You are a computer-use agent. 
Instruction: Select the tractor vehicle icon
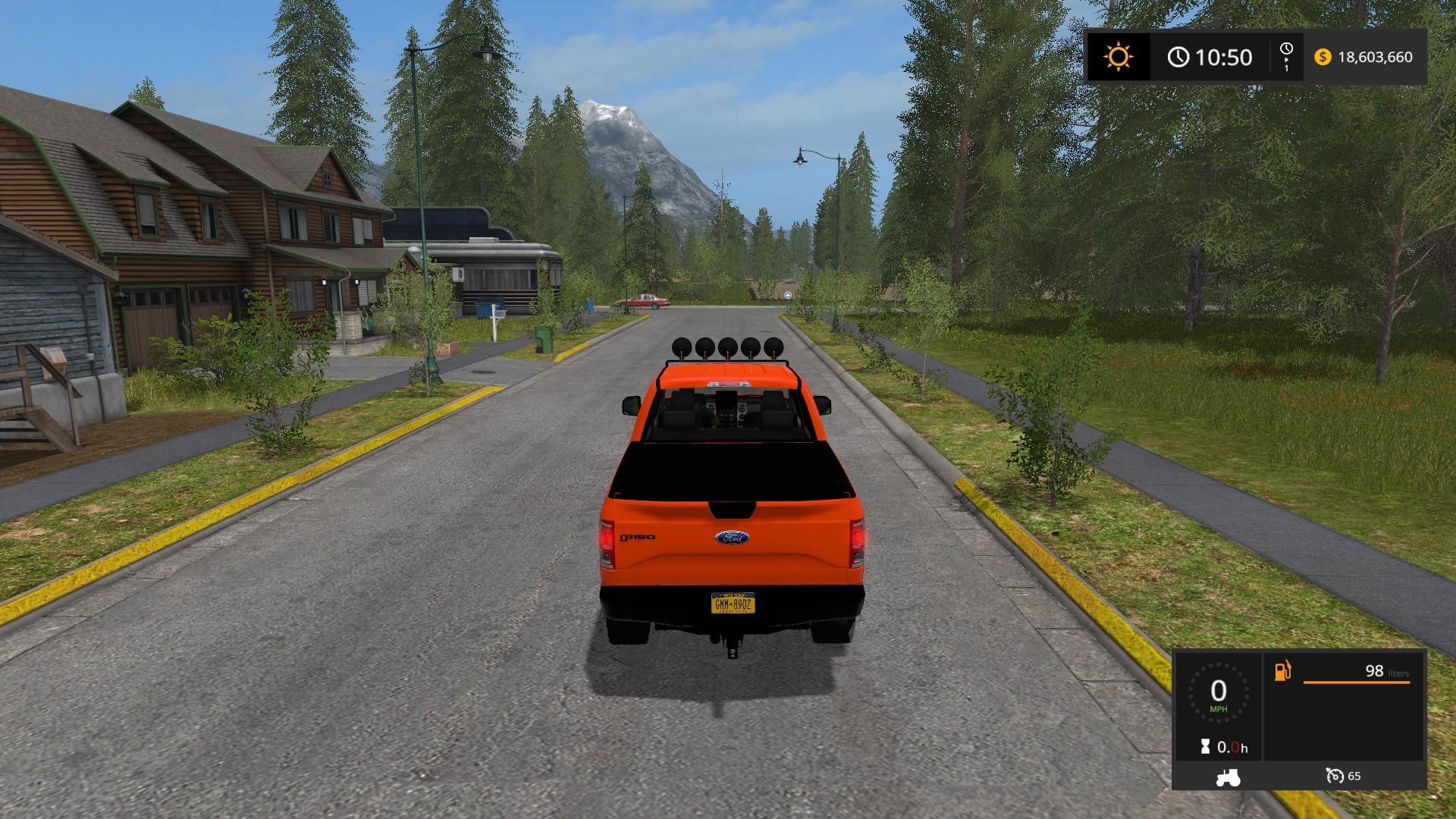coord(1228,777)
